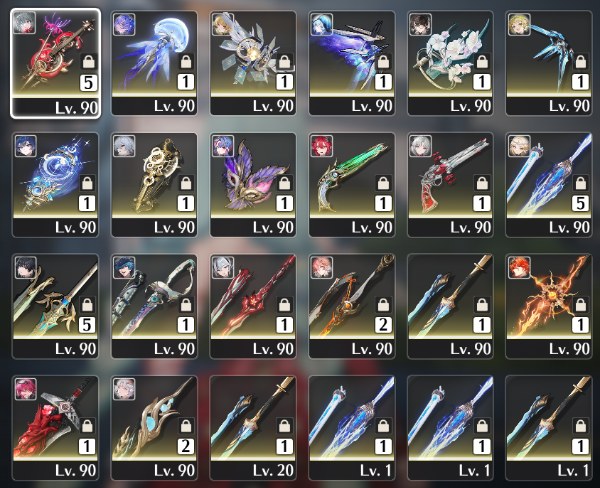Select the flaming orange sword
The image size is (600, 488).
pos(550,303)
